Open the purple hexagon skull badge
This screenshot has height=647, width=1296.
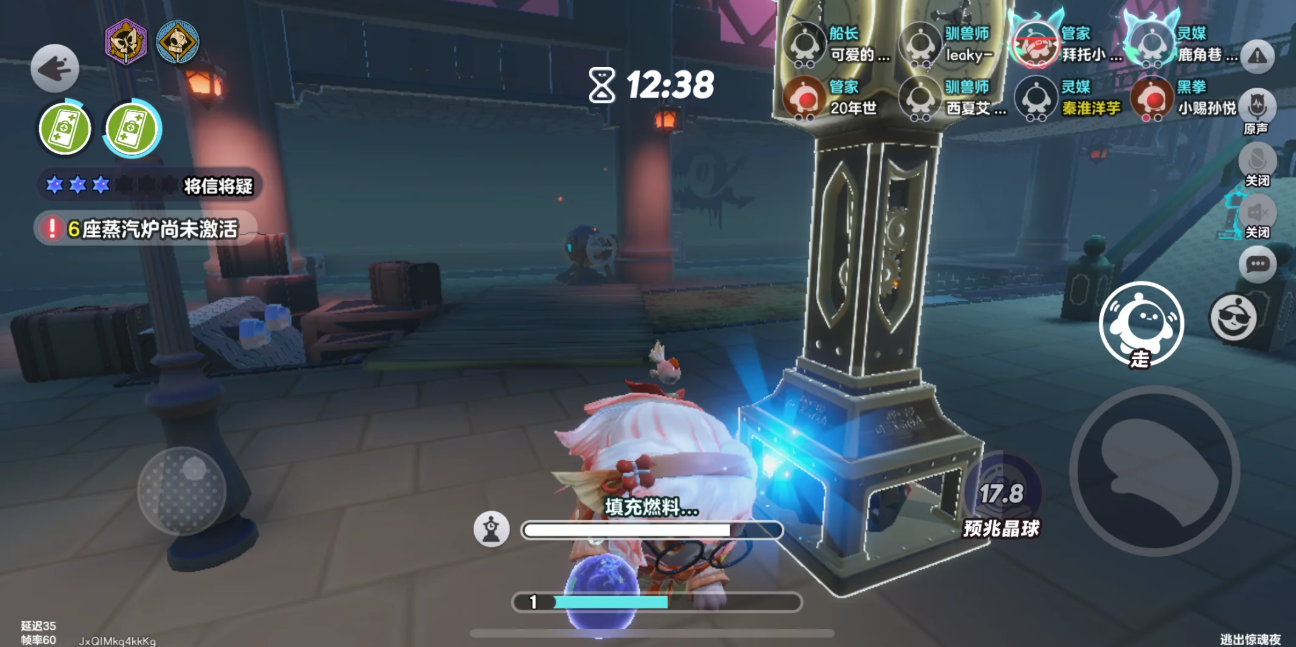pyautogui.click(x=126, y=42)
